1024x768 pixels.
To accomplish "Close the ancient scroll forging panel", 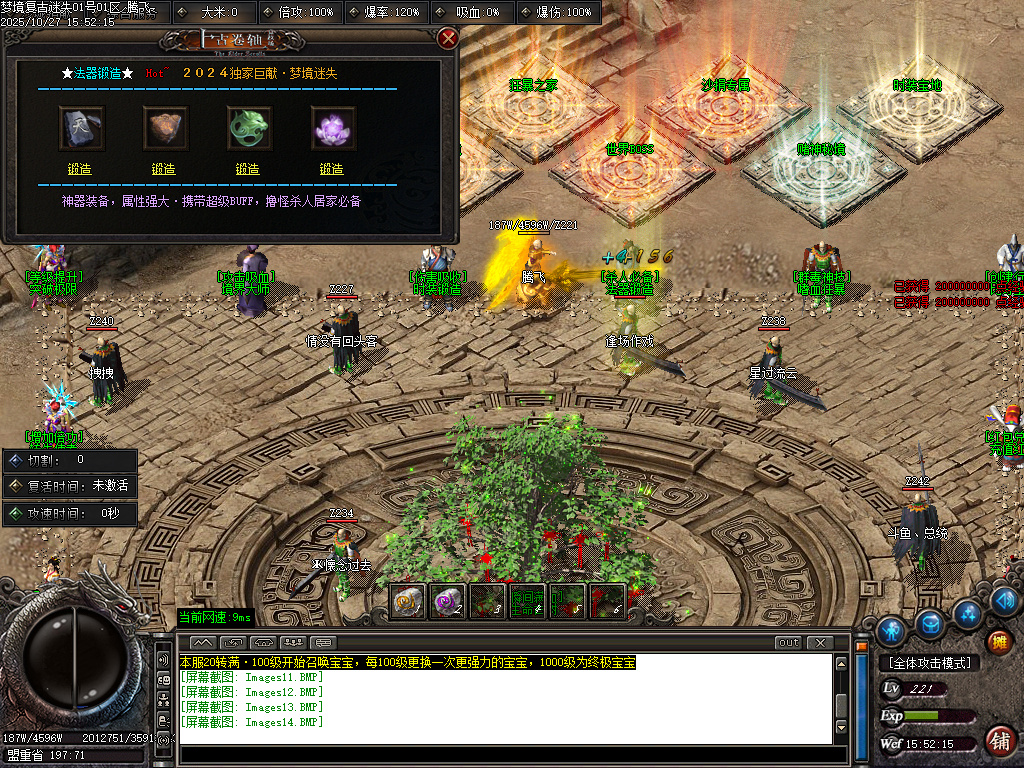I will pyautogui.click(x=448, y=38).
